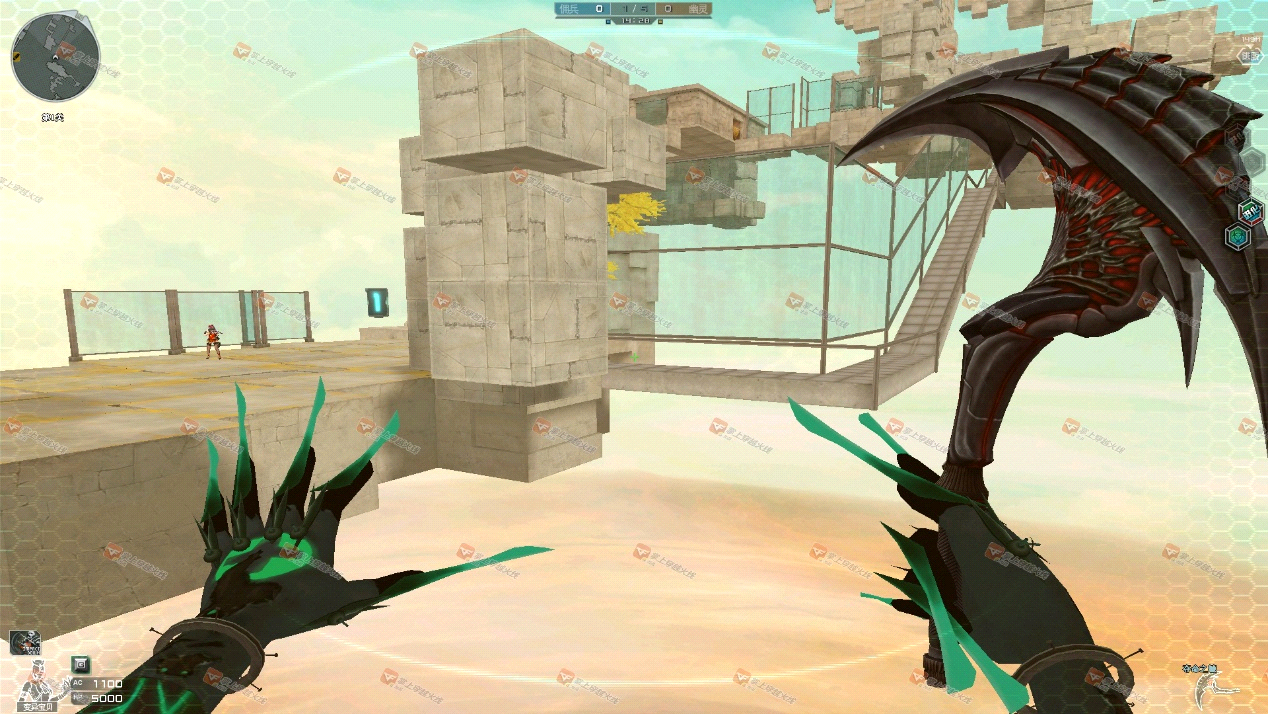This screenshot has width=1268, height=714.
Task: Activate the teal hexagon skill icon
Action: [1237, 237]
